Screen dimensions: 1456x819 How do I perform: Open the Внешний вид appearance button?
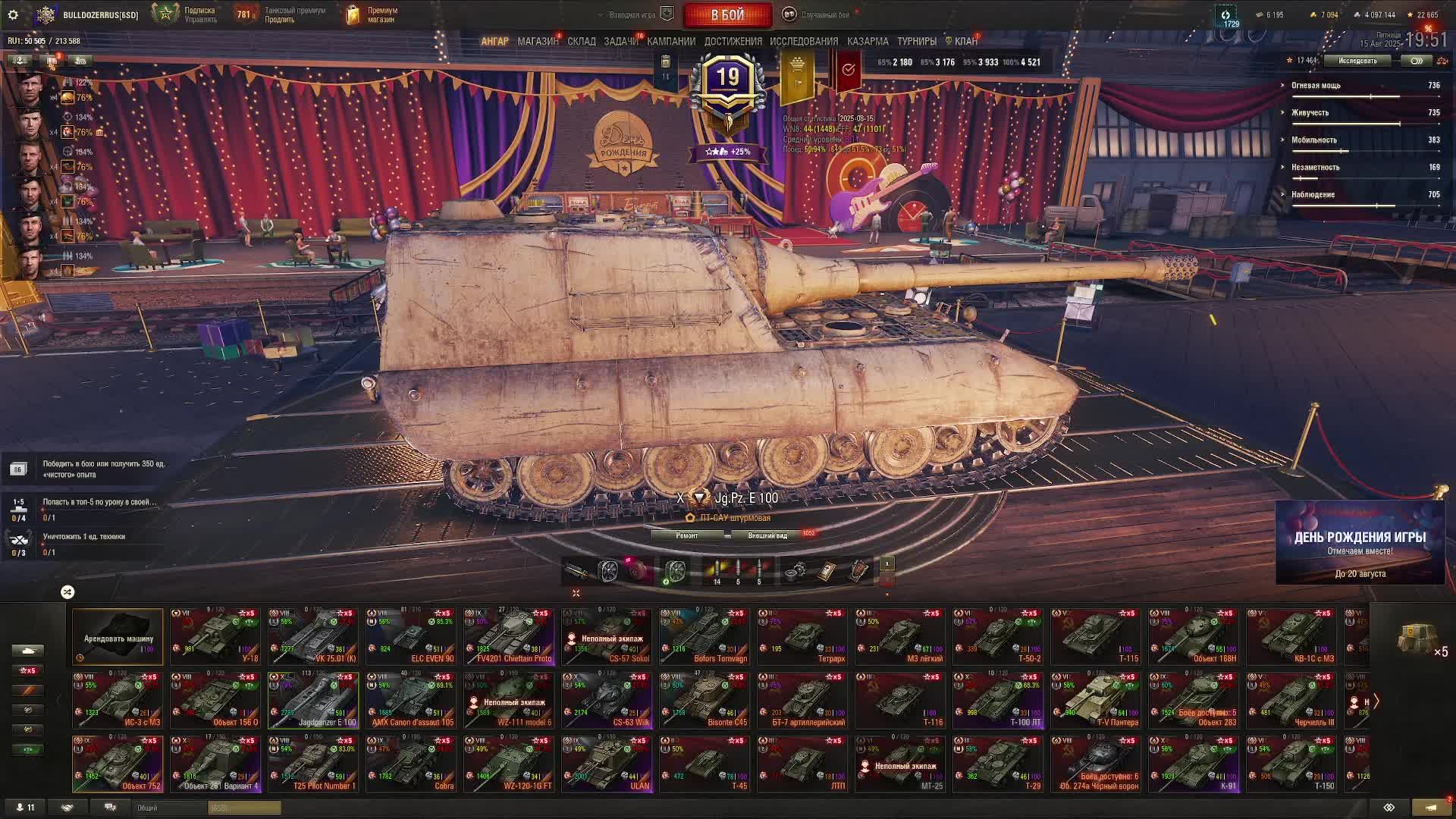767,535
